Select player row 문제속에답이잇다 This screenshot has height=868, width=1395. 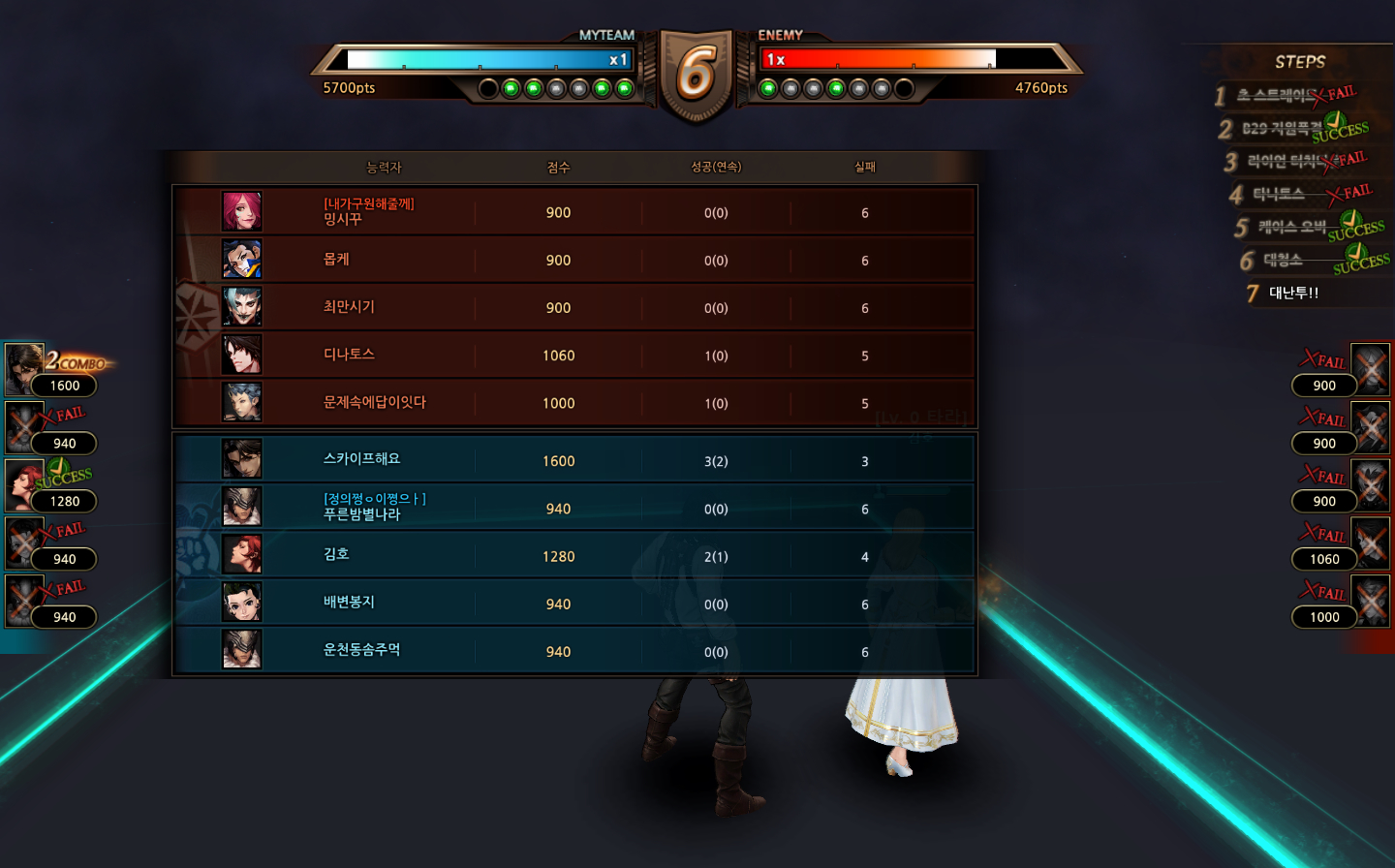click(573, 402)
